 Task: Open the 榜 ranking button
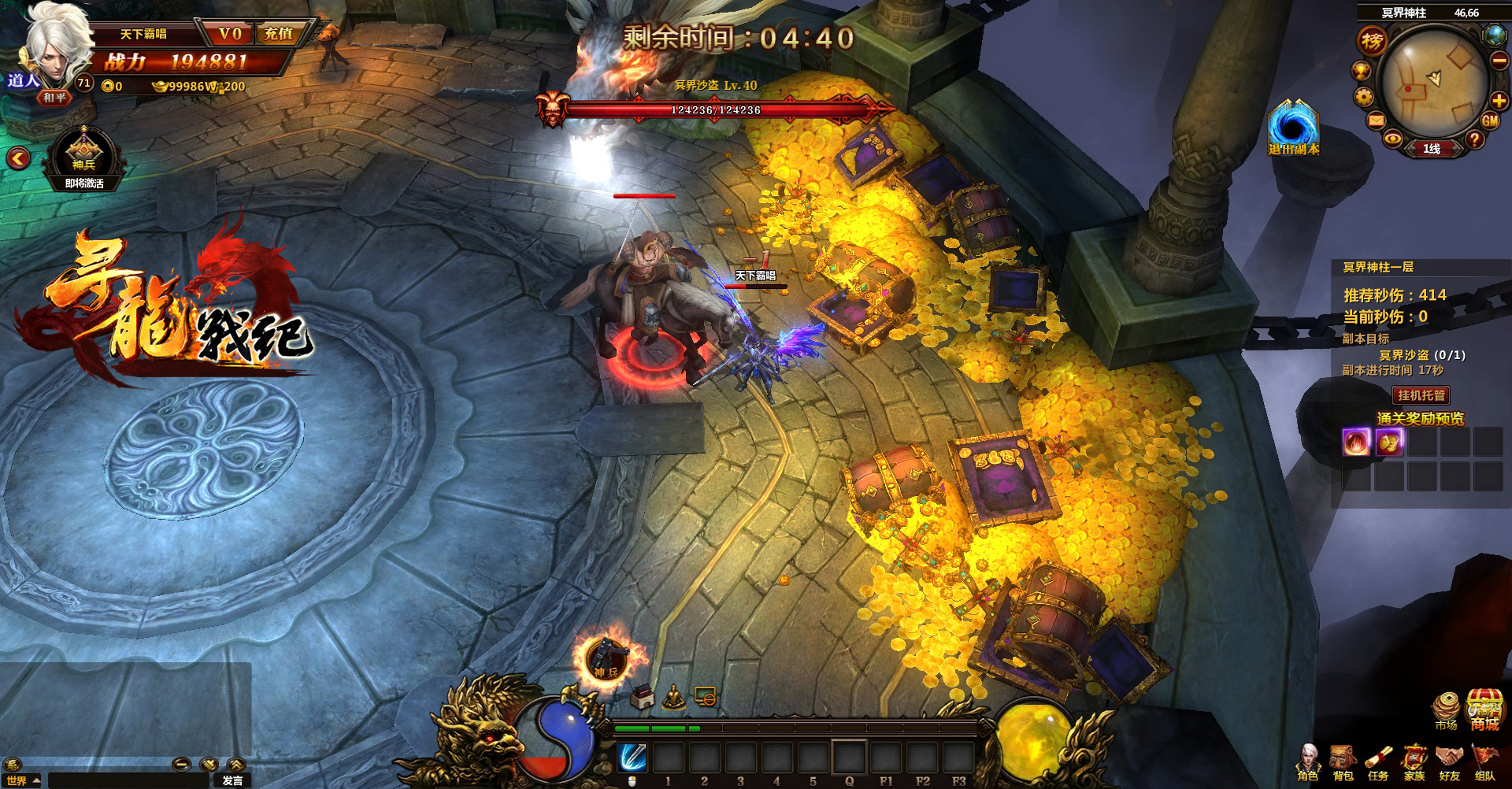pyautogui.click(x=1372, y=41)
